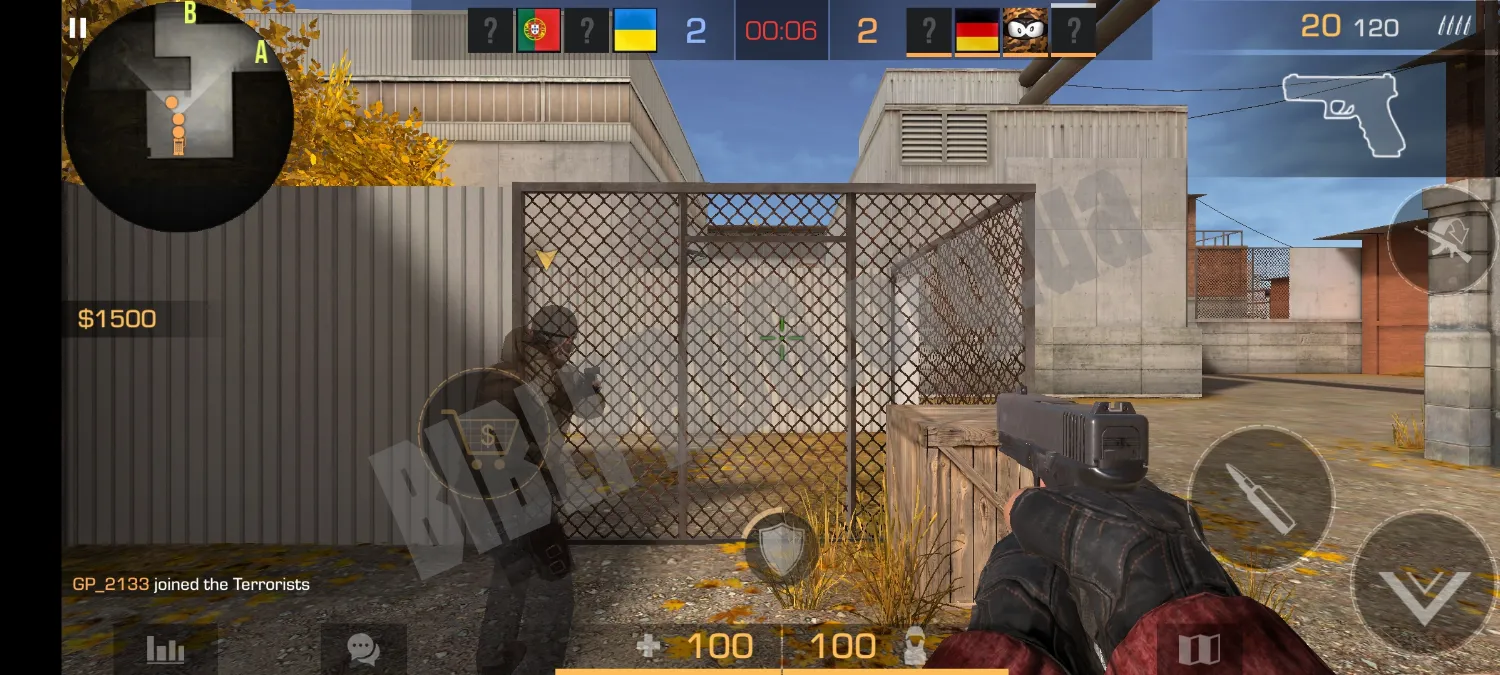This screenshot has width=1500, height=675.
Task: Select the Ukraine flag player avatar
Action: pos(634,31)
